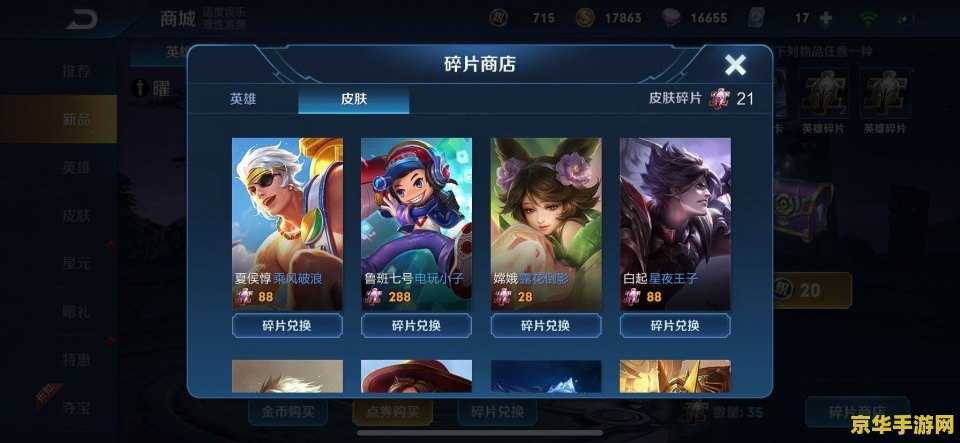The image size is (960, 443).
Task: Hit 碎片兑换 below 白起 星夜王子
Action: pos(675,326)
